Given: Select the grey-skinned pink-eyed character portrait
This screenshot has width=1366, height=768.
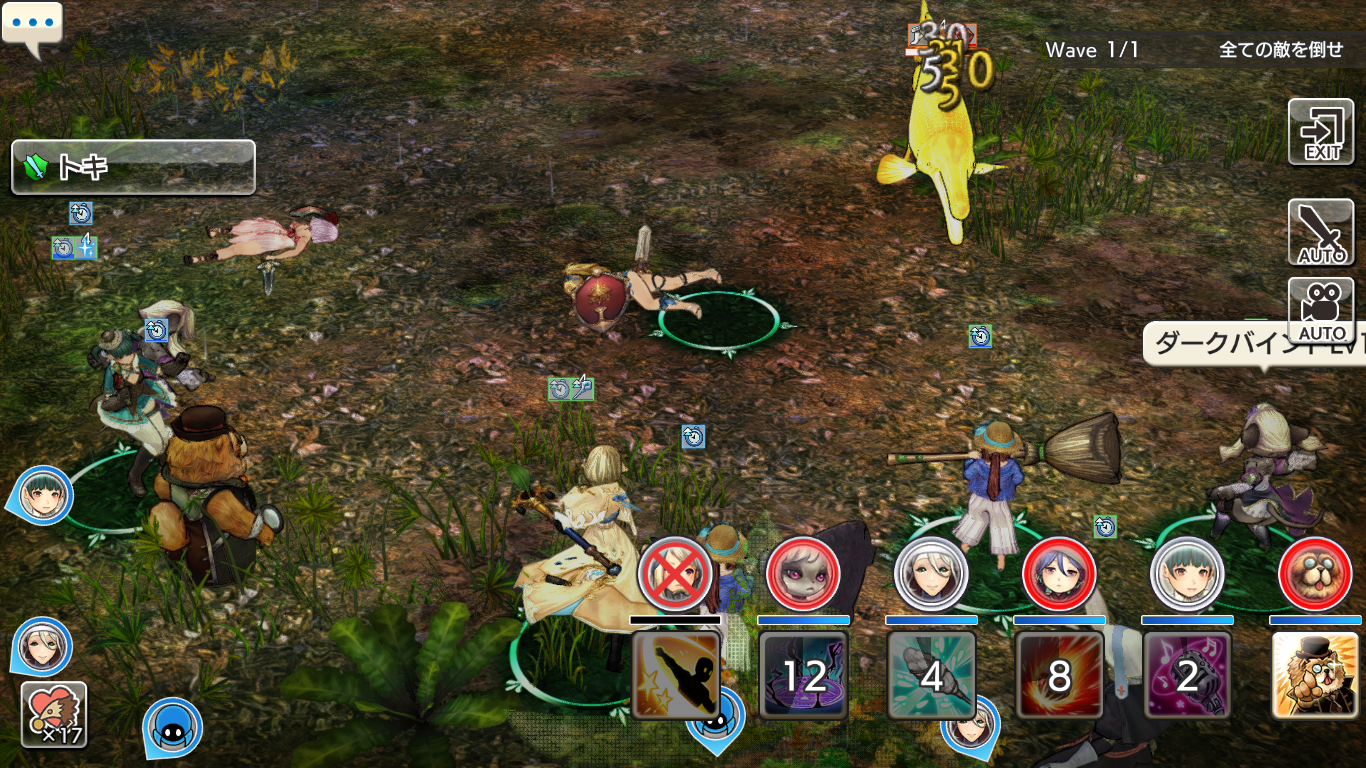Looking at the screenshot, I should click(x=803, y=574).
